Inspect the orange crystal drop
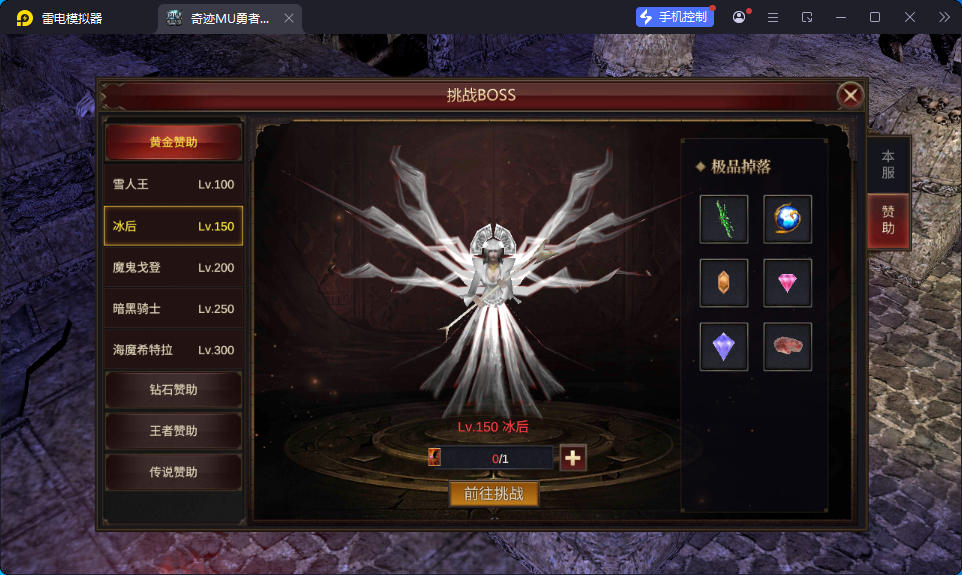 (724, 283)
